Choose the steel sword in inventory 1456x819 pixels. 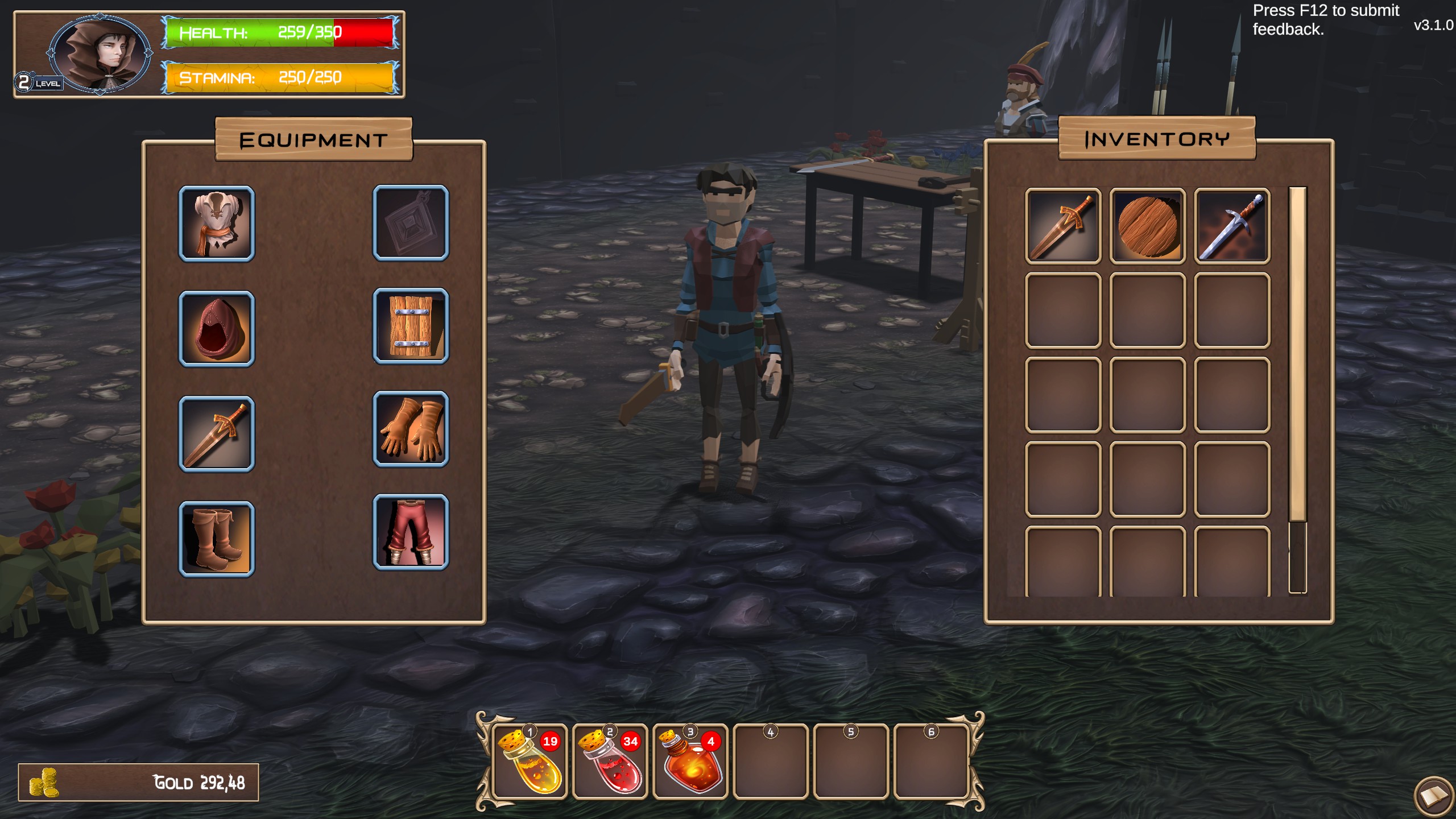pos(1232,226)
